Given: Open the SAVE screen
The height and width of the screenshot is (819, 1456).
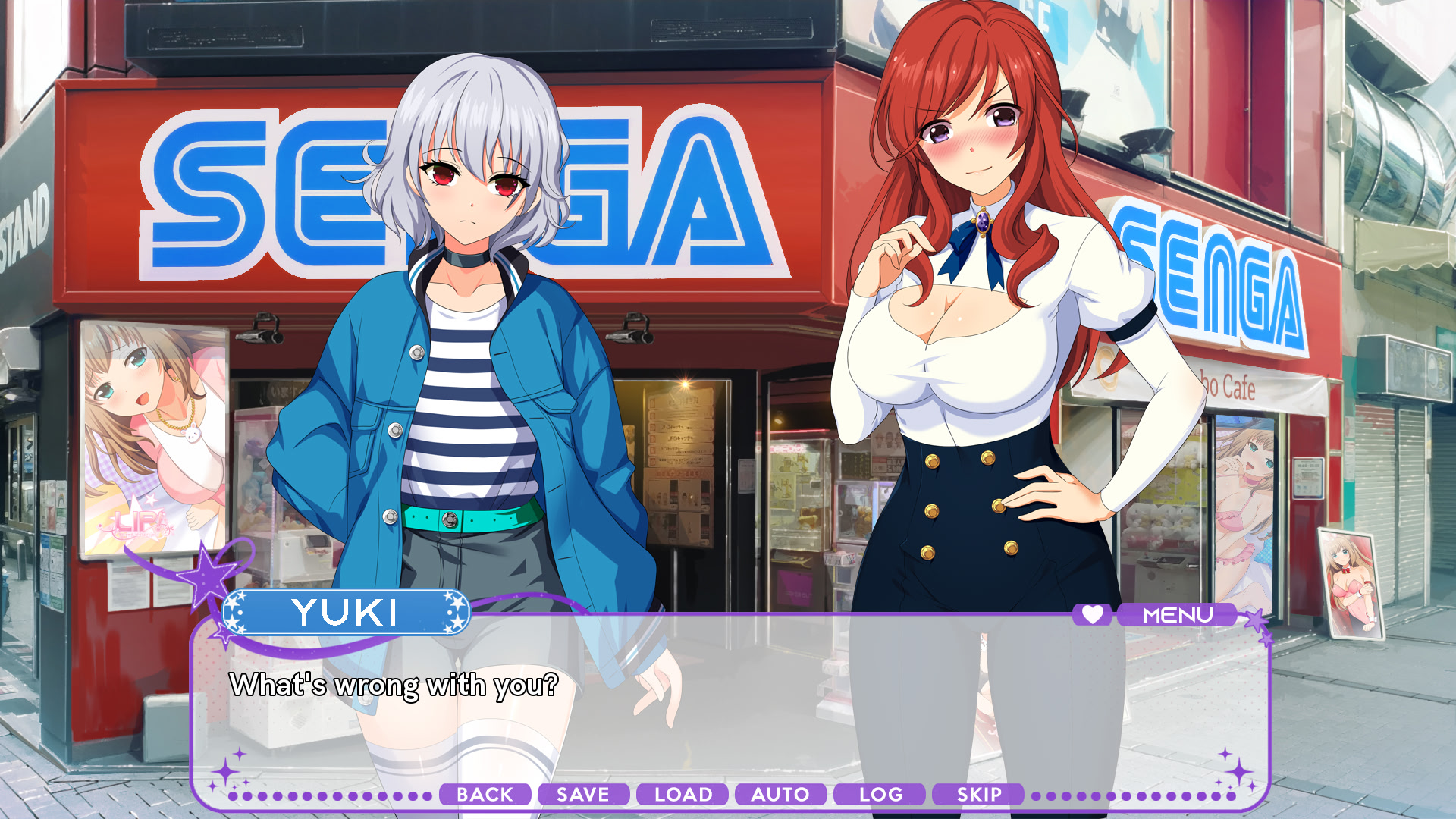Looking at the screenshot, I should tap(582, 795).
